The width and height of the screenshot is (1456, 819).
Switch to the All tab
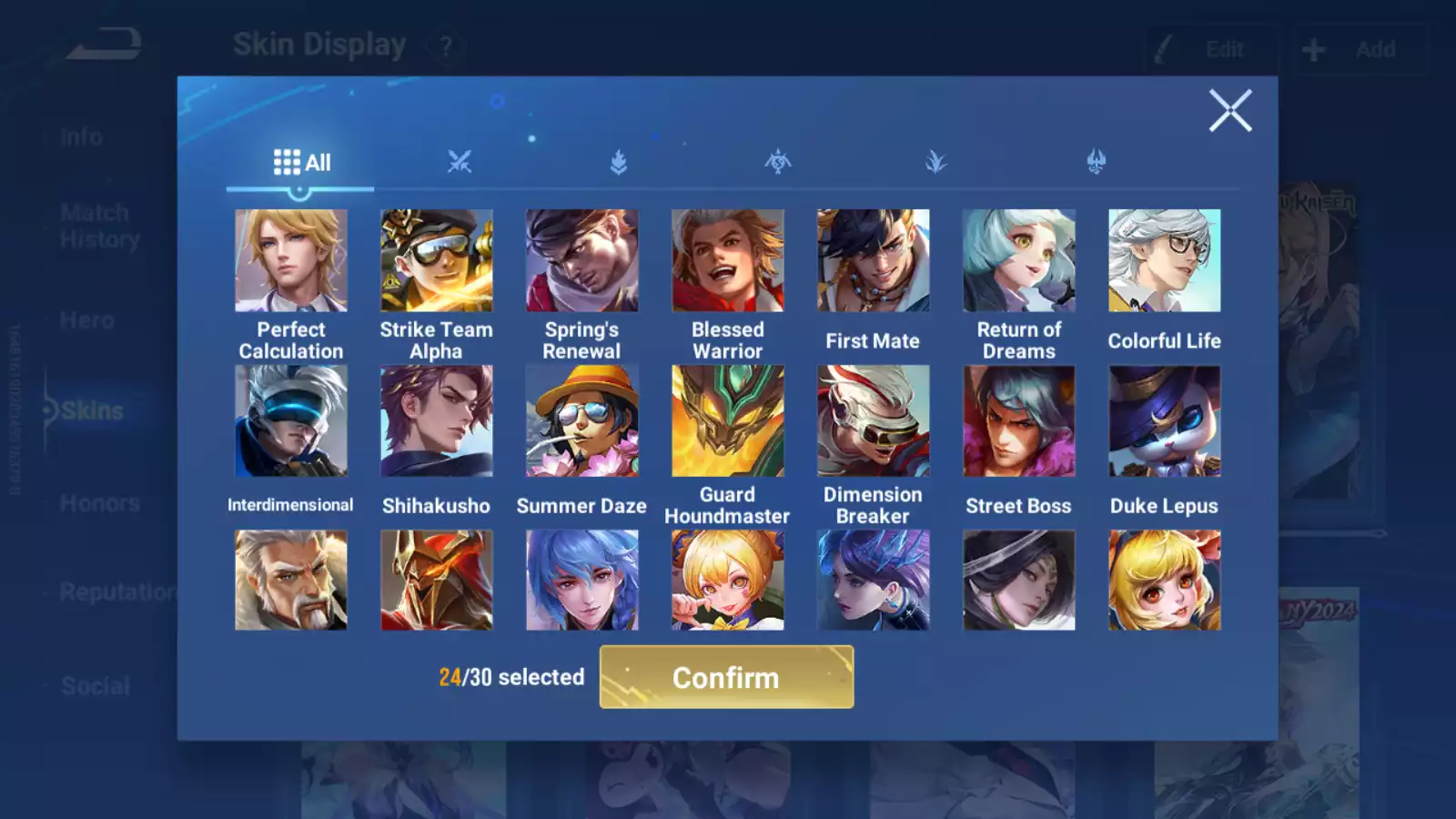(300, 162)
